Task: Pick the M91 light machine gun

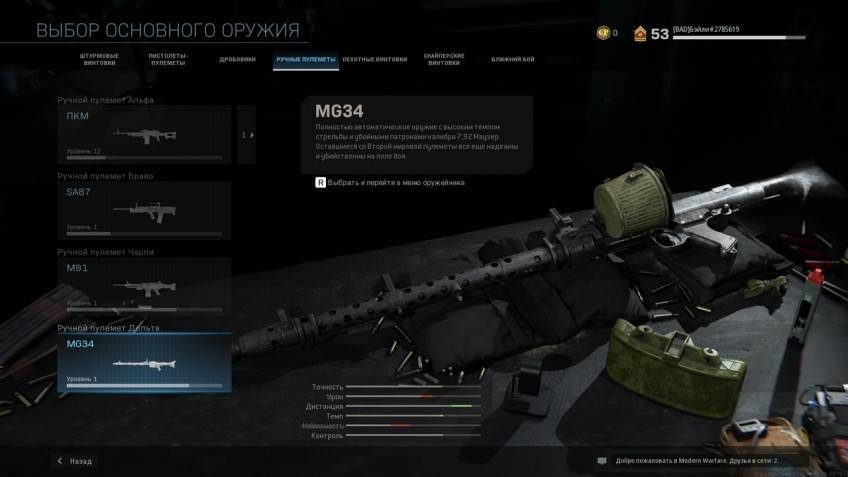Action: (x=144, y=285)
